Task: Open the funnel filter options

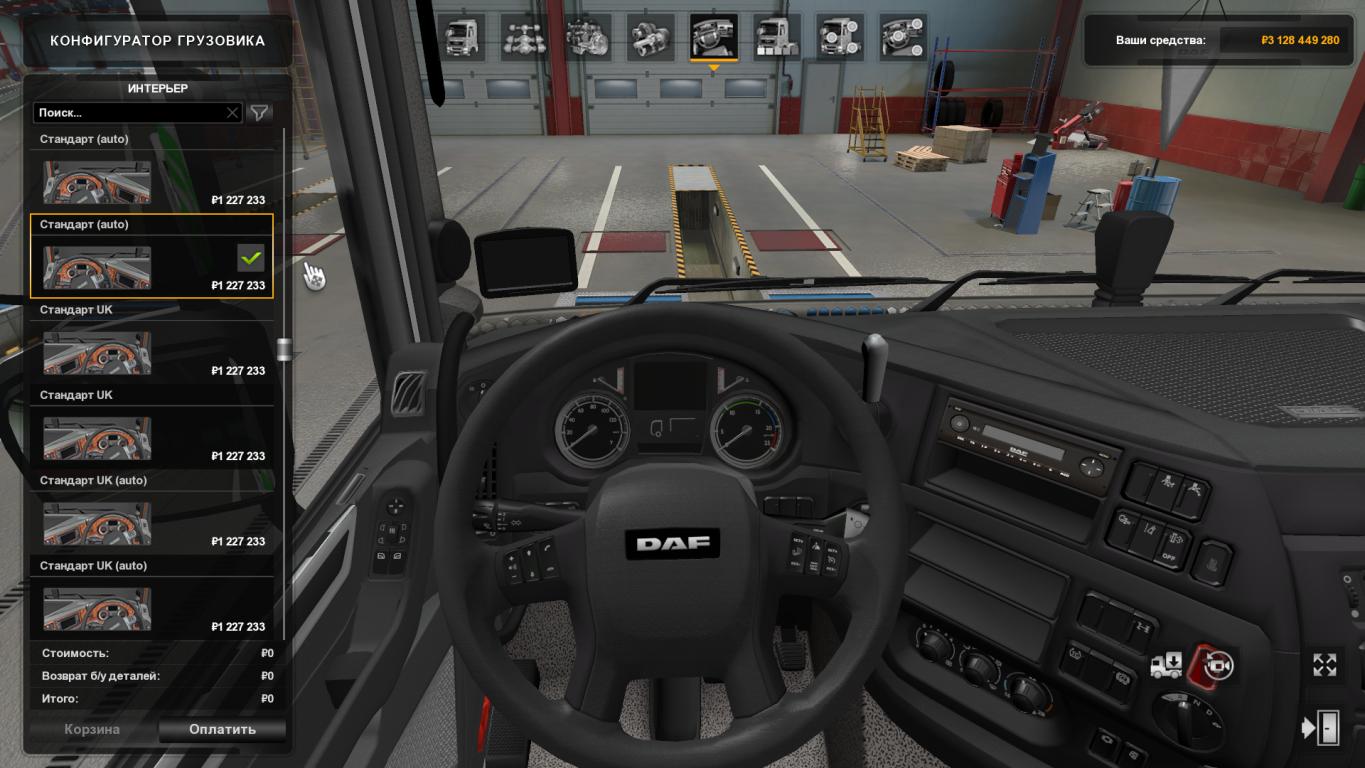Action: pyautogui.click(x=260, y=113)
